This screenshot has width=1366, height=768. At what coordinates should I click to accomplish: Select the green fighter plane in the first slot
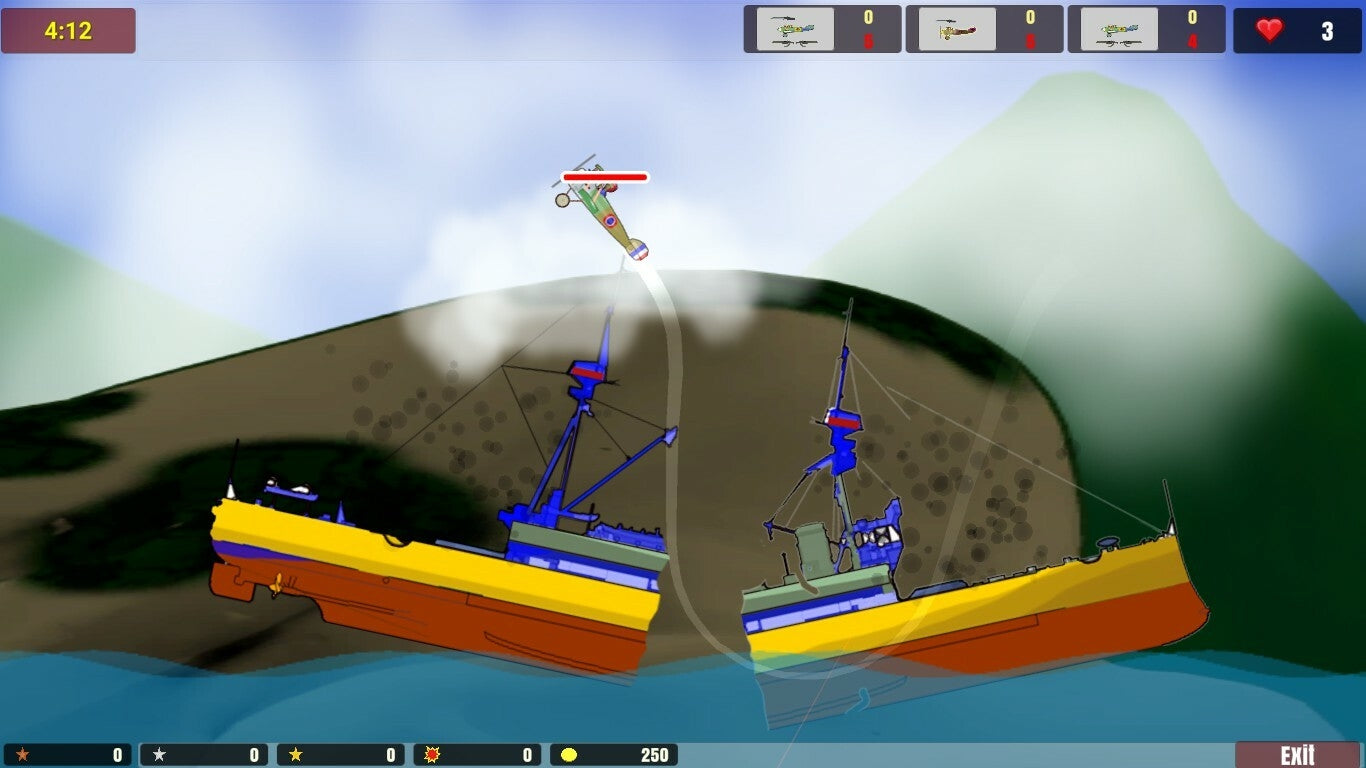(x=793, y=29)
